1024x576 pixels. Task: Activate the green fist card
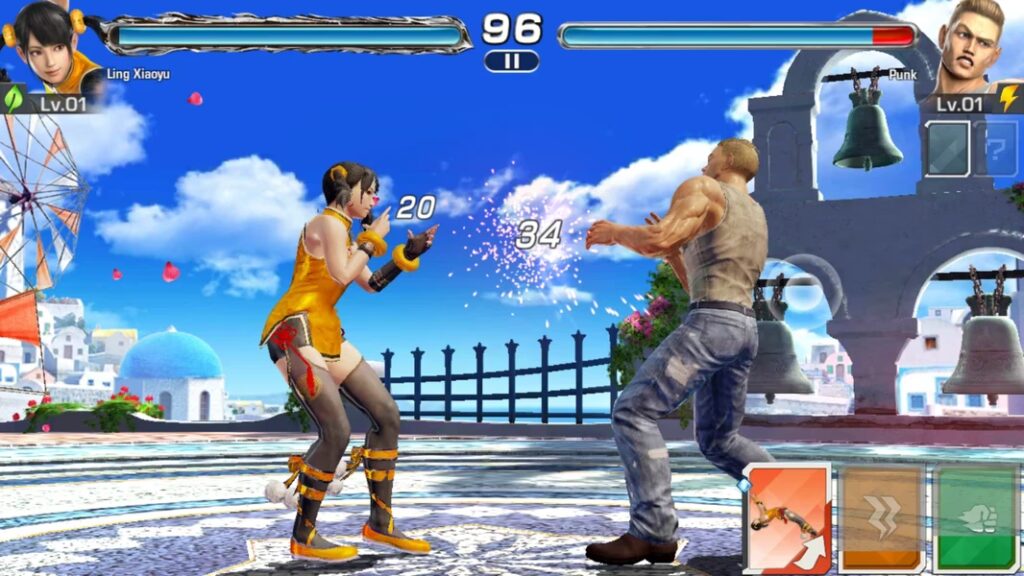(976, 517)
